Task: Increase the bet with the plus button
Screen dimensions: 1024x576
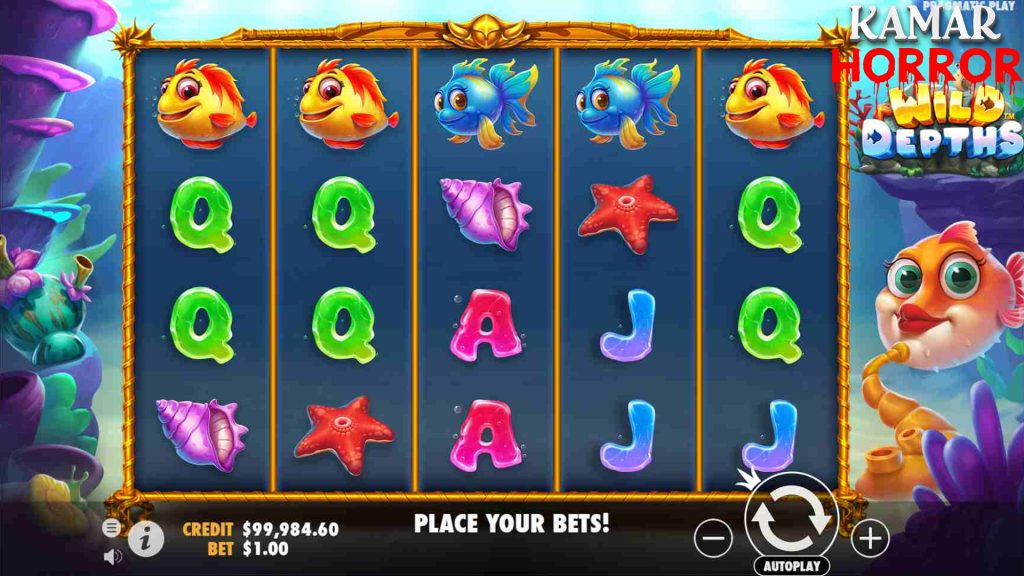Action: tap(870, 540)
